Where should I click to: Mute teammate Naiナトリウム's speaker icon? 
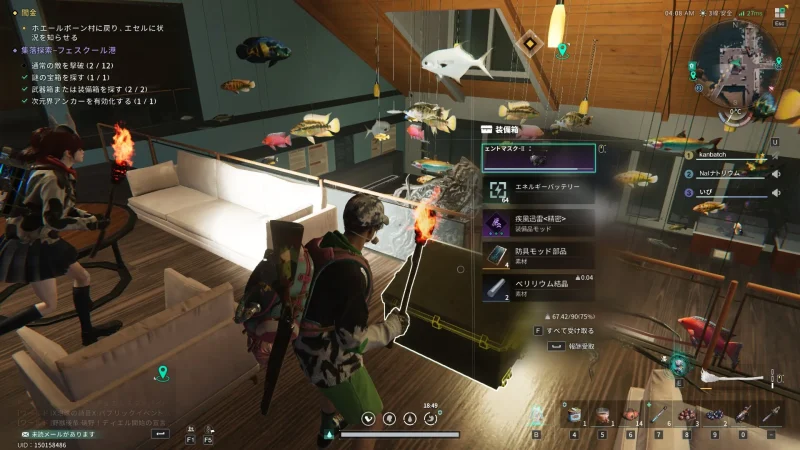point(775,172)
